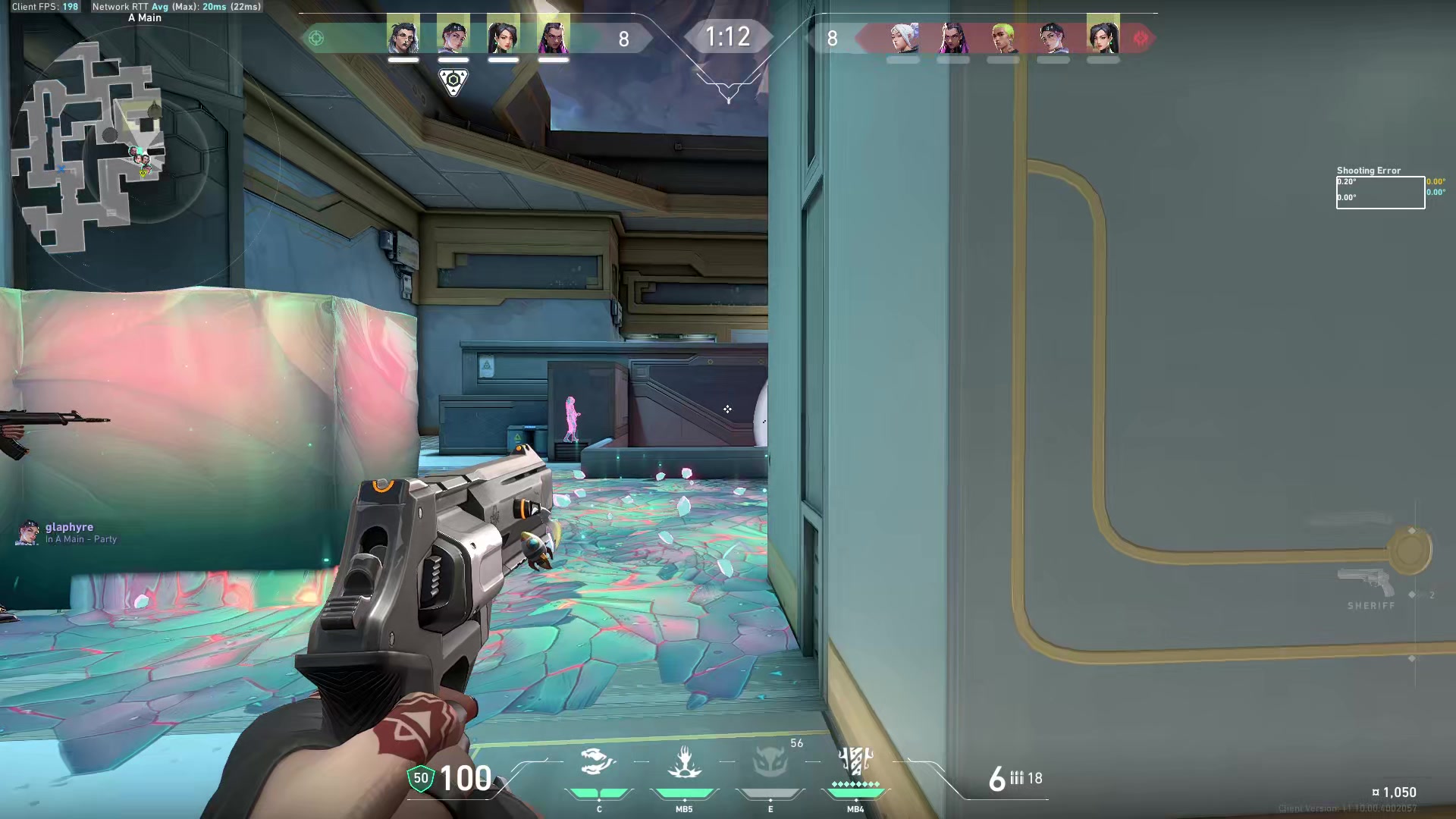Click the enemy Reyna portrait
Screen dimensions: 1456x819
[x=953, y=37]
